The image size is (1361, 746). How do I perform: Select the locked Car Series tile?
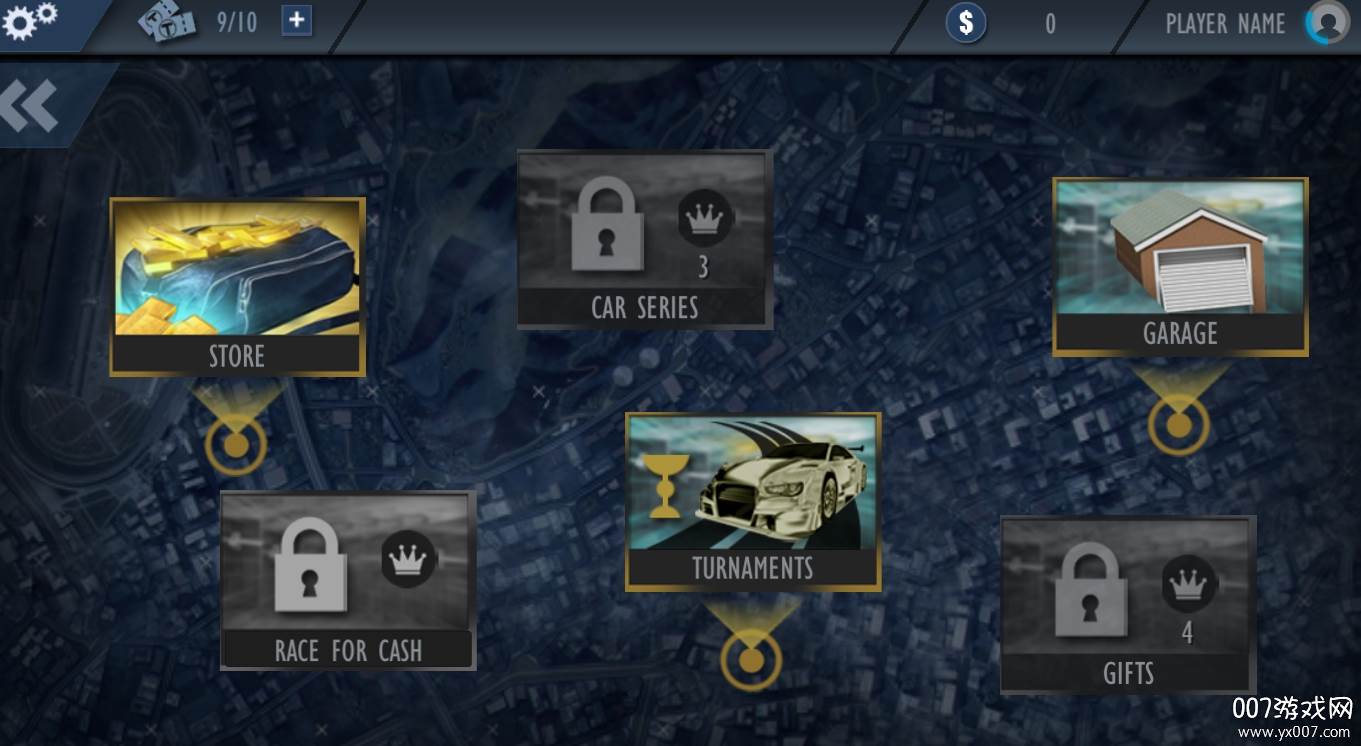pos(644,239)
